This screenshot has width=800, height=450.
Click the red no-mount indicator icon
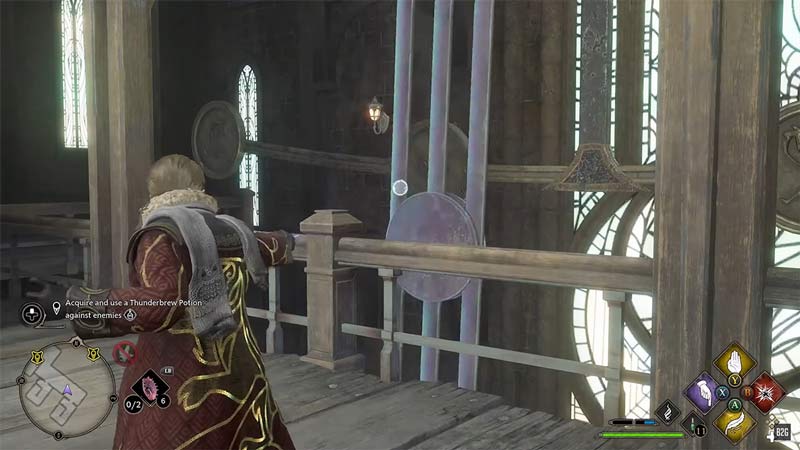(125, 351)
